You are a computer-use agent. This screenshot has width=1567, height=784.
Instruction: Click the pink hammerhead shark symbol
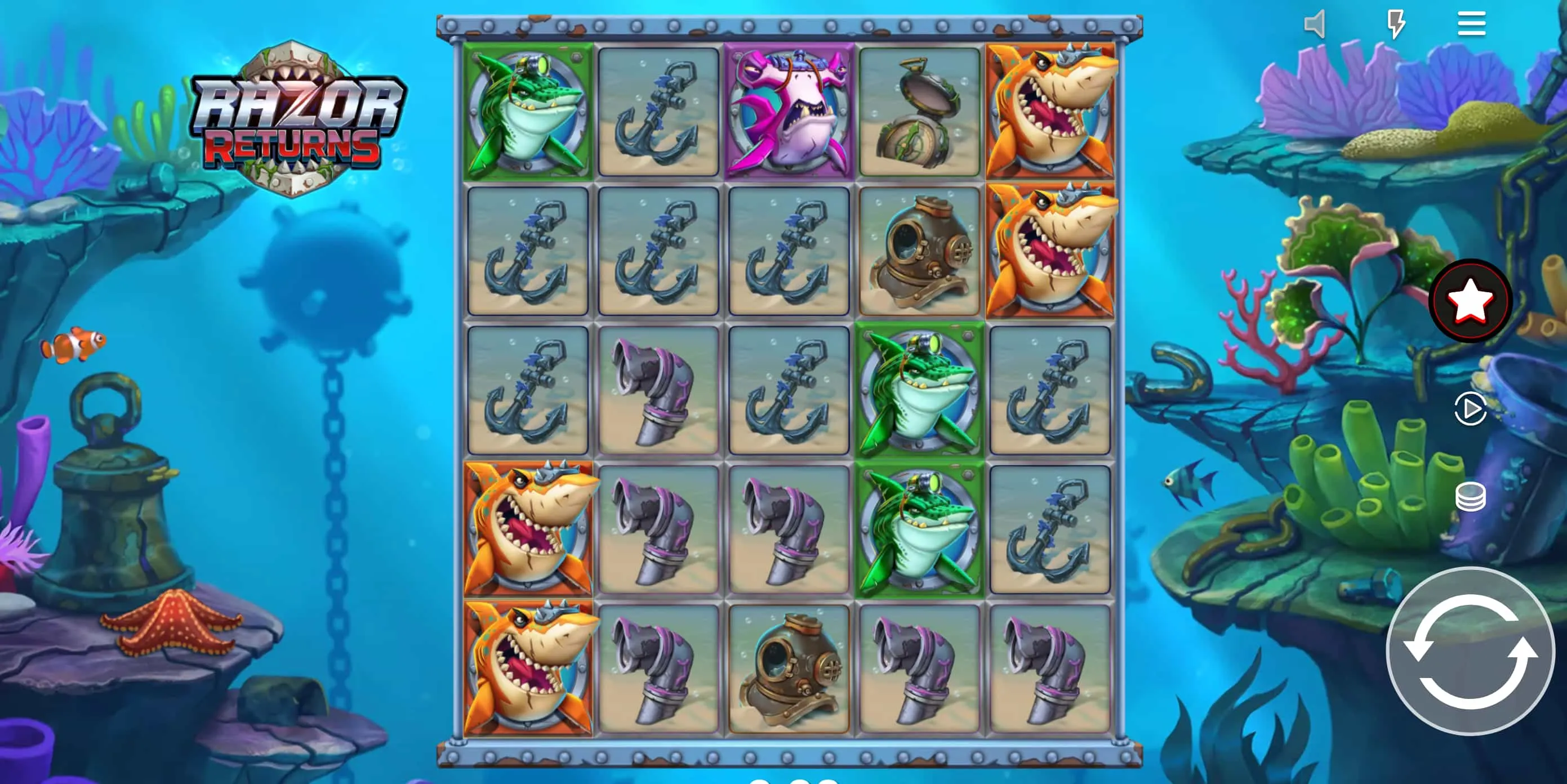[x=789, y=113]
